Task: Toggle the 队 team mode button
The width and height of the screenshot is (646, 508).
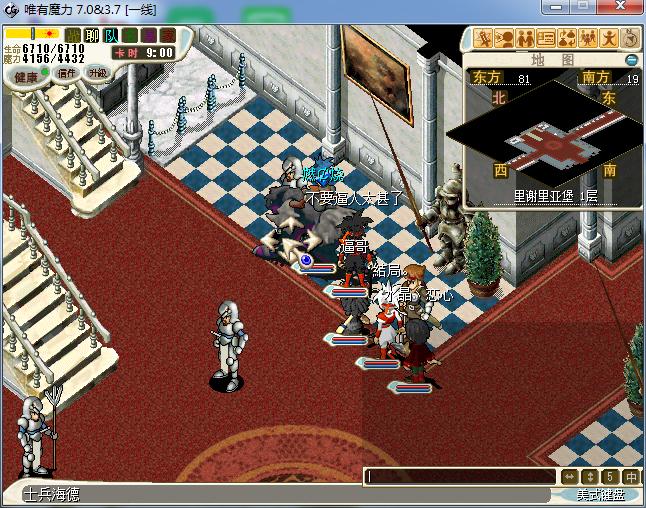Action: pos(111,36)
